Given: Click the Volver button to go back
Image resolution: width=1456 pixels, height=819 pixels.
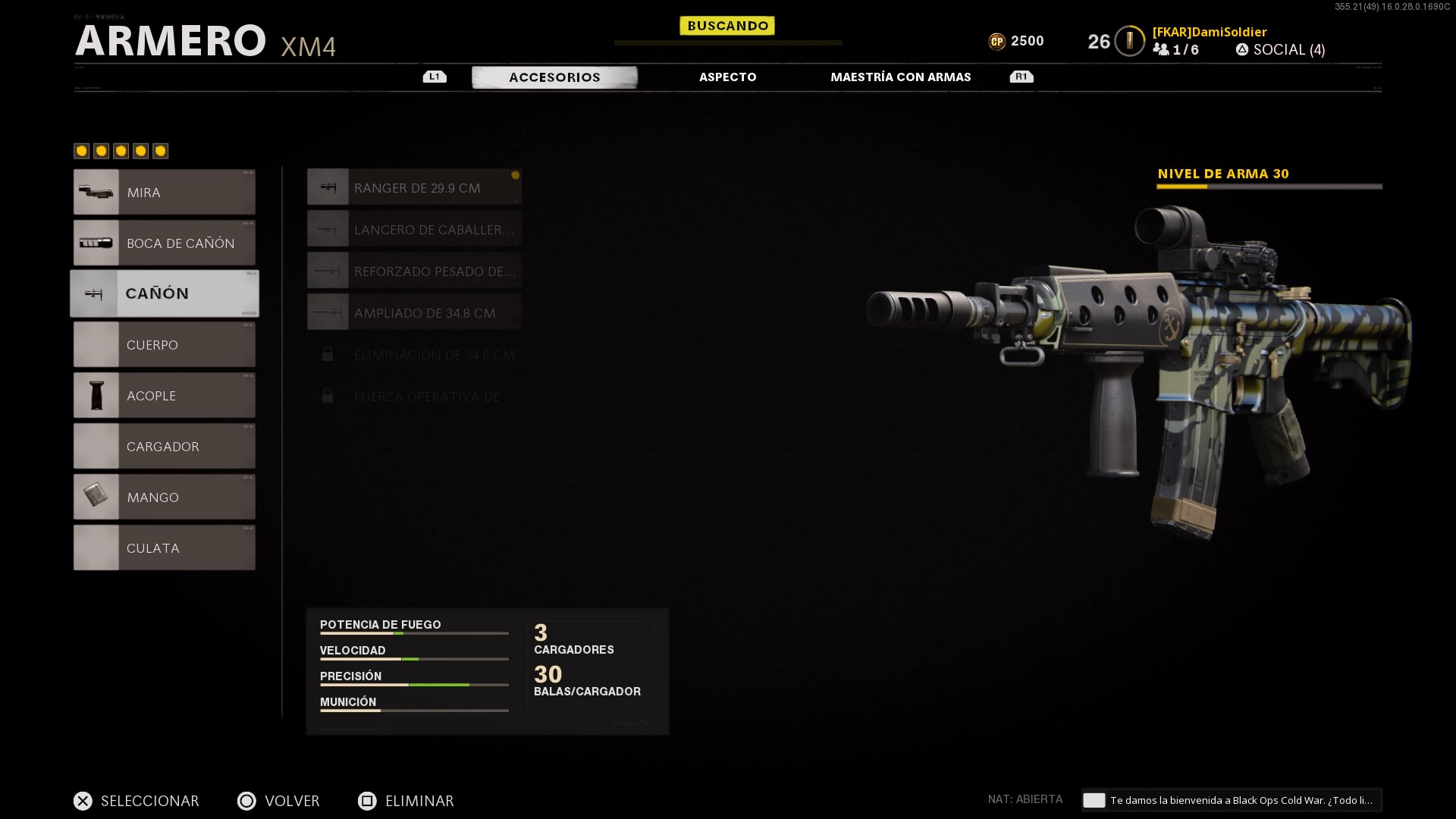Looking at the screenshot, I should point(279,801).
